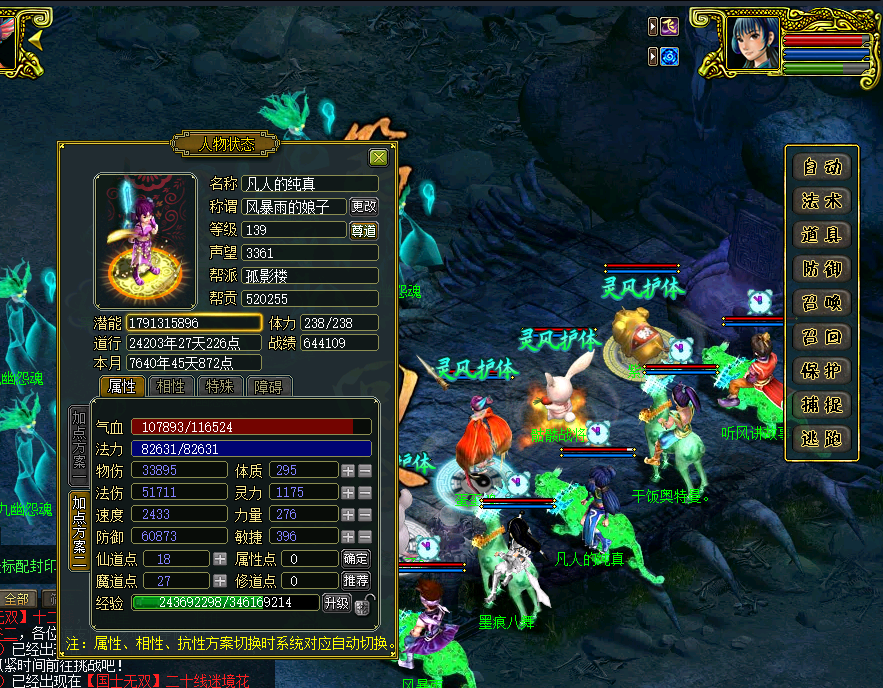
Task: Confirm attribute points with 确定
Action: click(356, 559)
